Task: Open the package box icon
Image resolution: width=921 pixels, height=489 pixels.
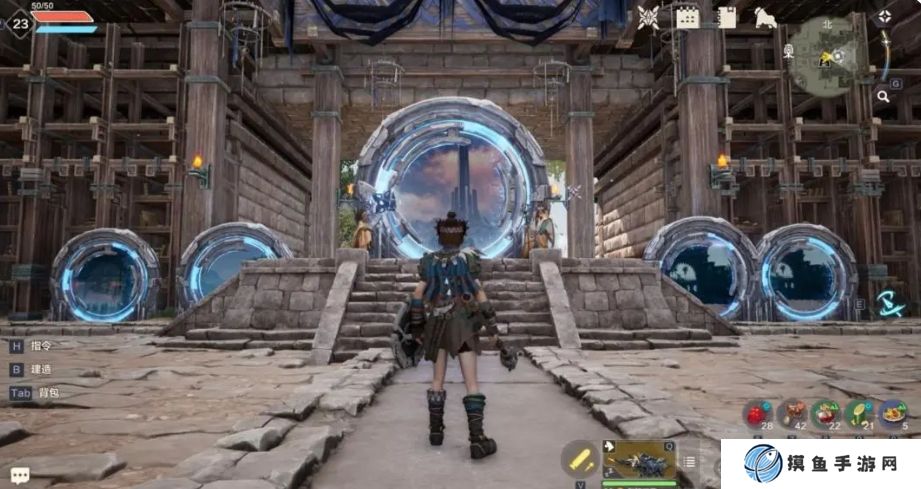Action: point(727,17)
